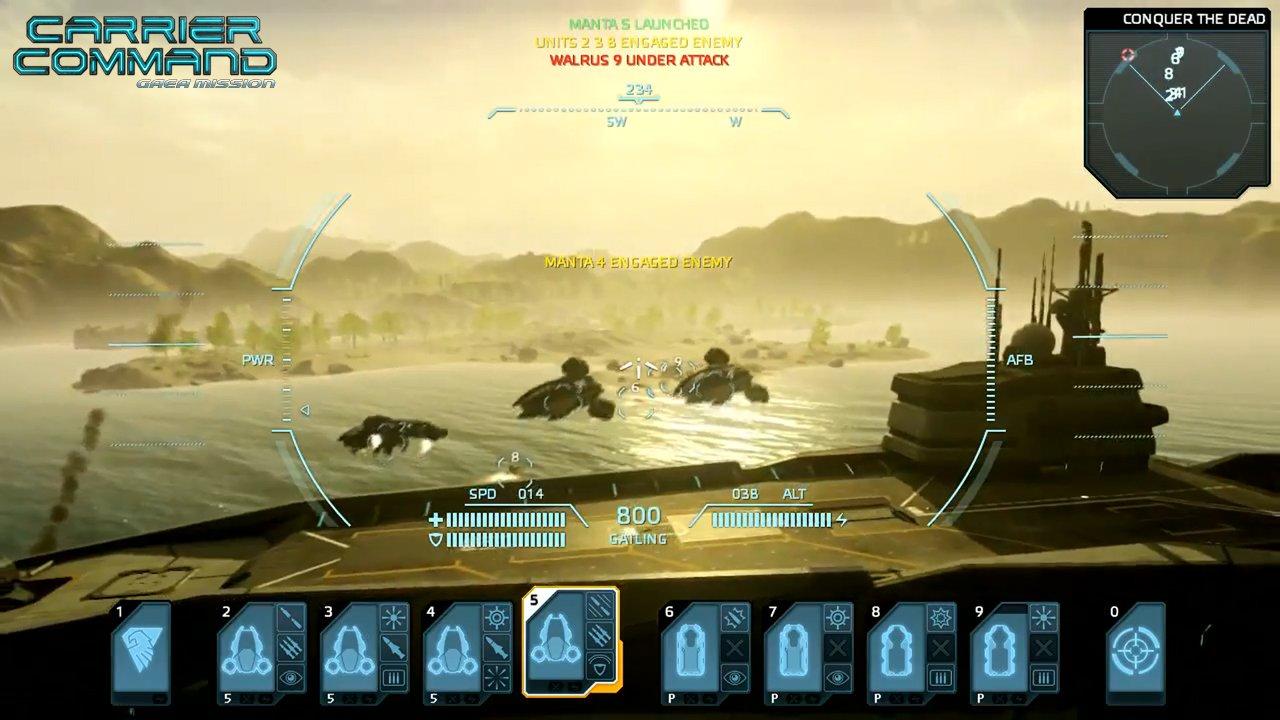
Task: Toggle the eye observation icon on Walrus 7
Action: click(x=839, y=676)
